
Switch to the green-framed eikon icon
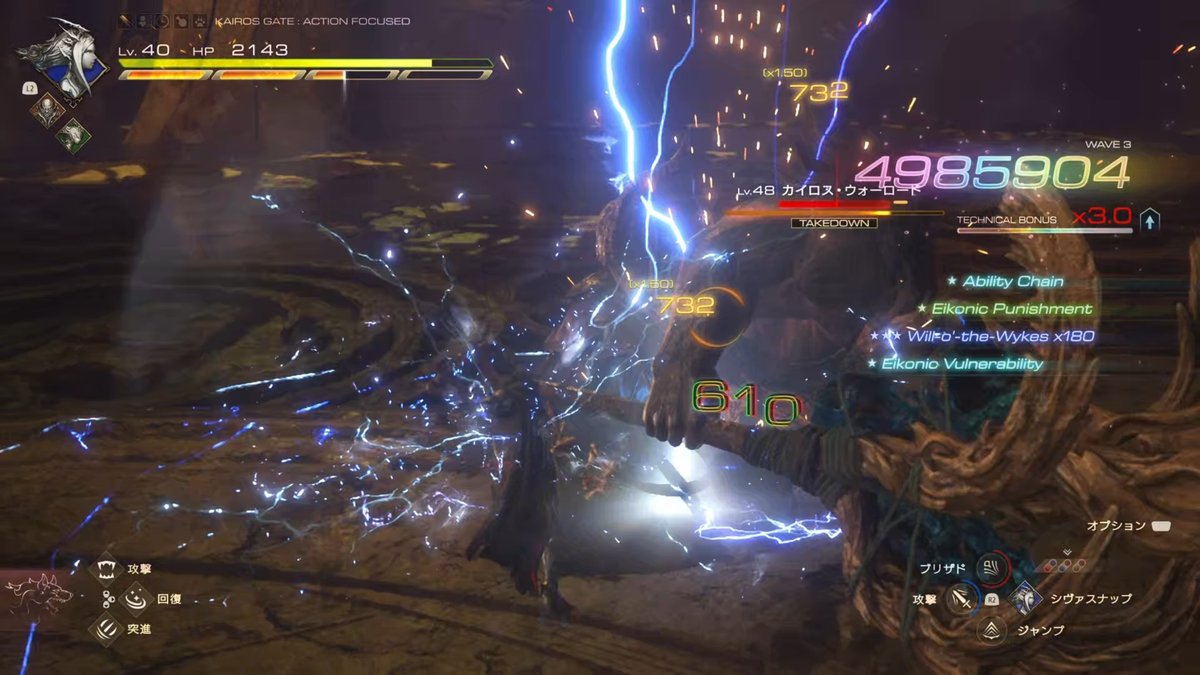73,134
